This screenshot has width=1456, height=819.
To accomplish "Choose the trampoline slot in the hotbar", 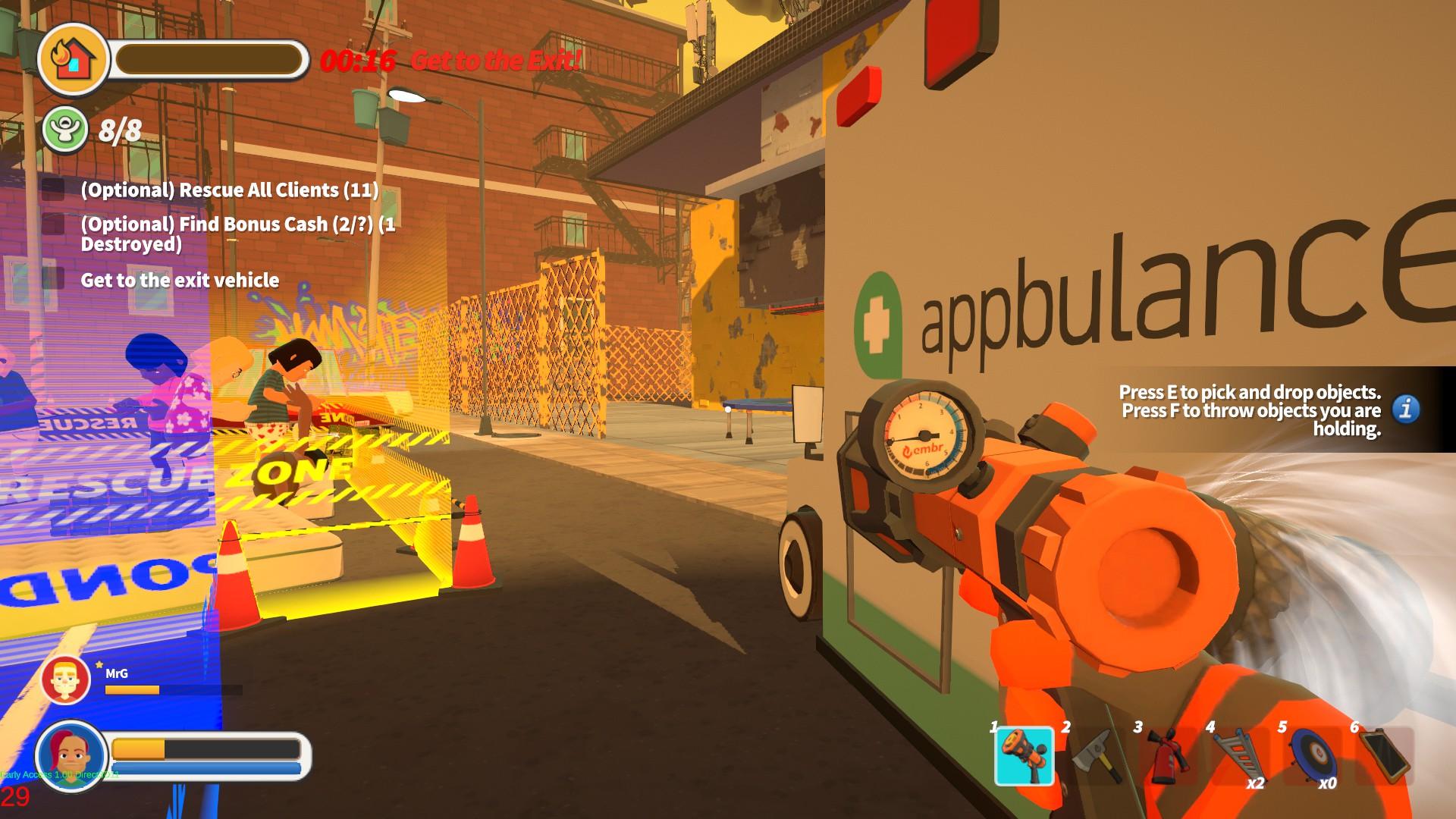I will click(1311, 755).
